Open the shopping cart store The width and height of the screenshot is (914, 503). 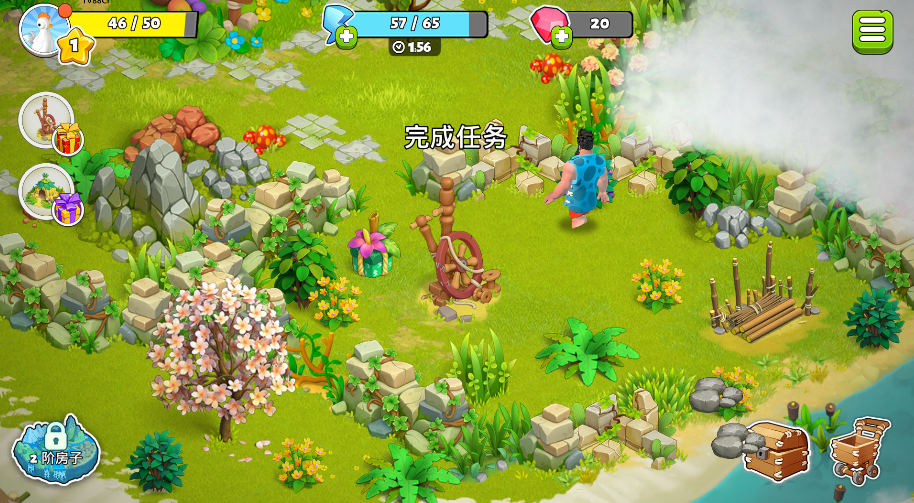tap(859, 449)
